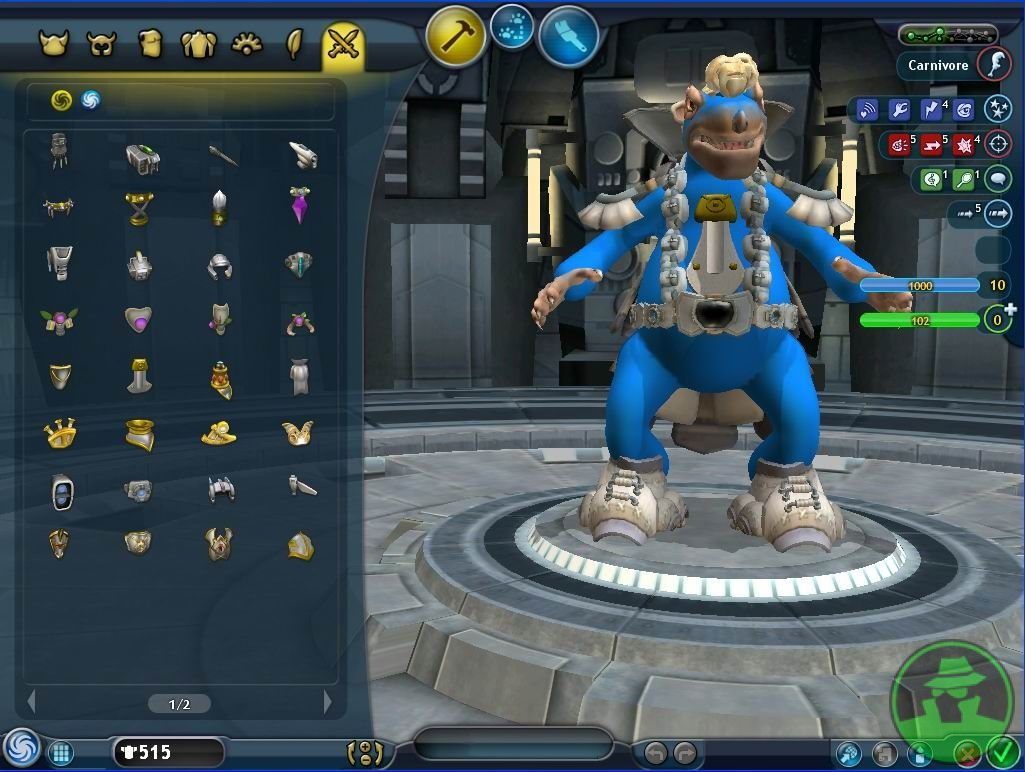Open the feather parts tab
Image resolution: width=1025 pixels, height=772 pixels.
(x=295, y=45)
